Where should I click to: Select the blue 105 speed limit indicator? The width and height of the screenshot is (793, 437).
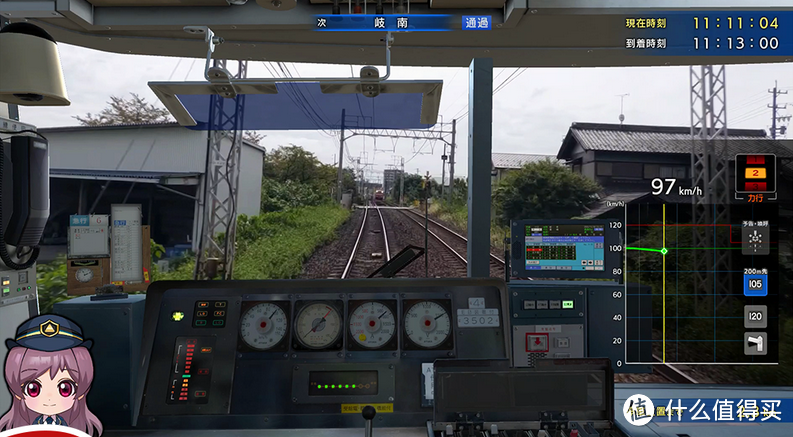756,286
